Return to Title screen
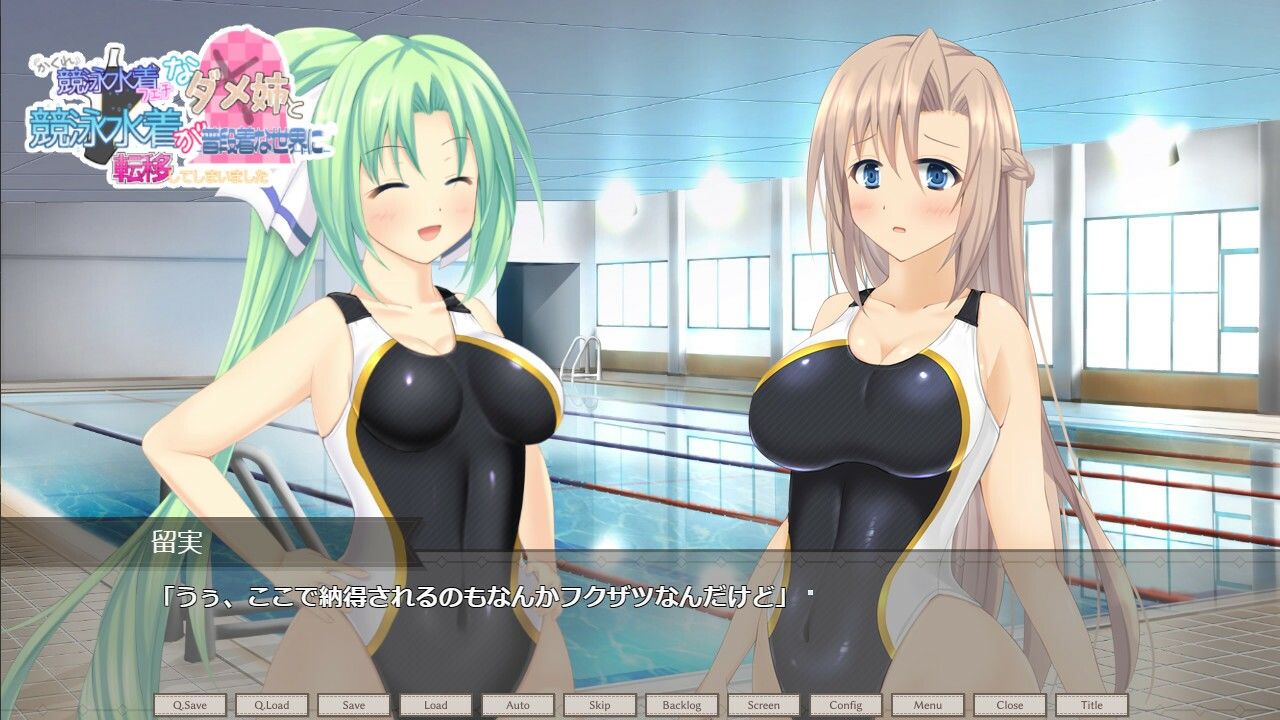The height and width of the screenshot is (720, 1280). 1092,705
